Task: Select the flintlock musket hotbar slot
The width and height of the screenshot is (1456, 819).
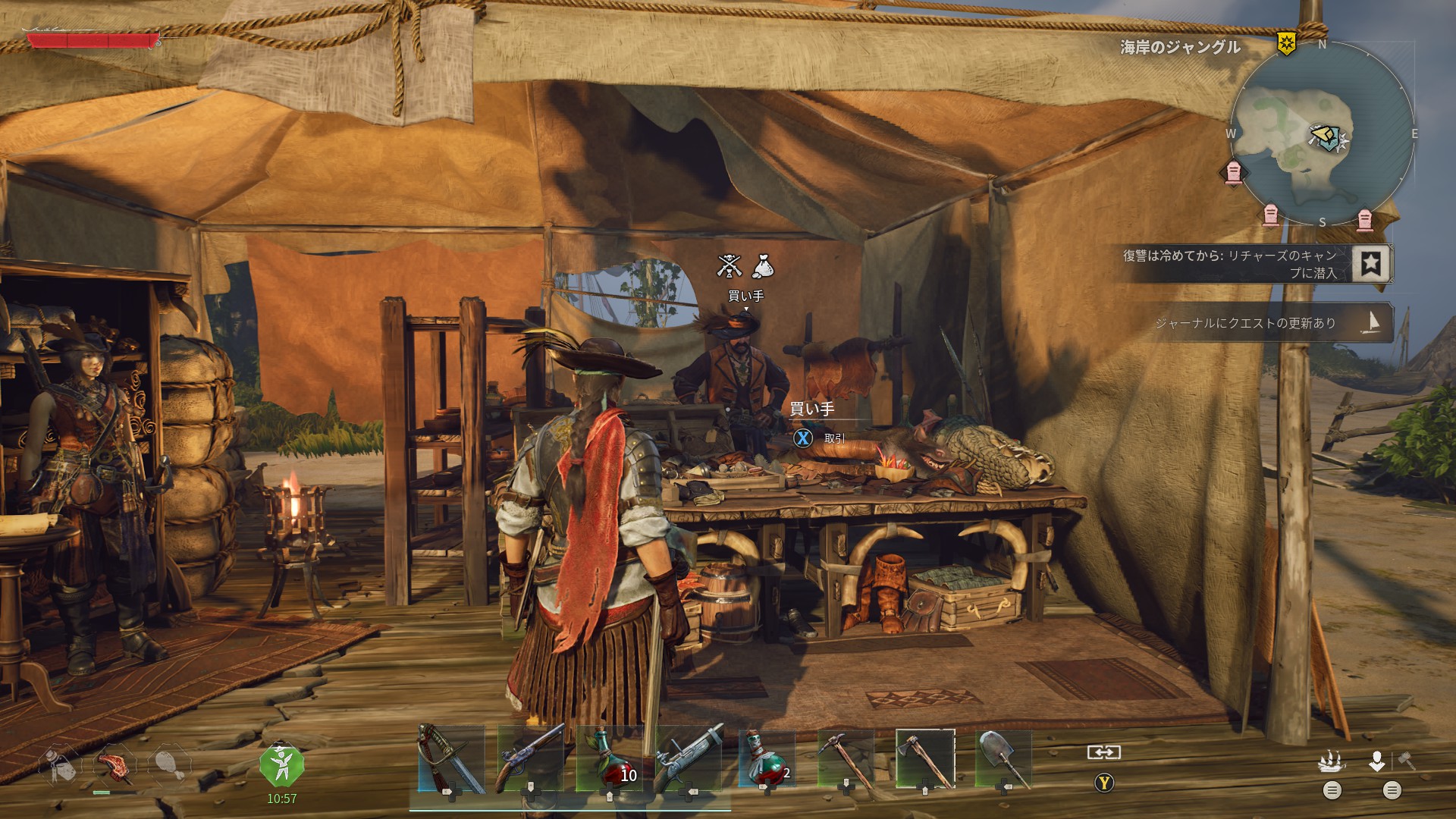Action: point(689,760)
